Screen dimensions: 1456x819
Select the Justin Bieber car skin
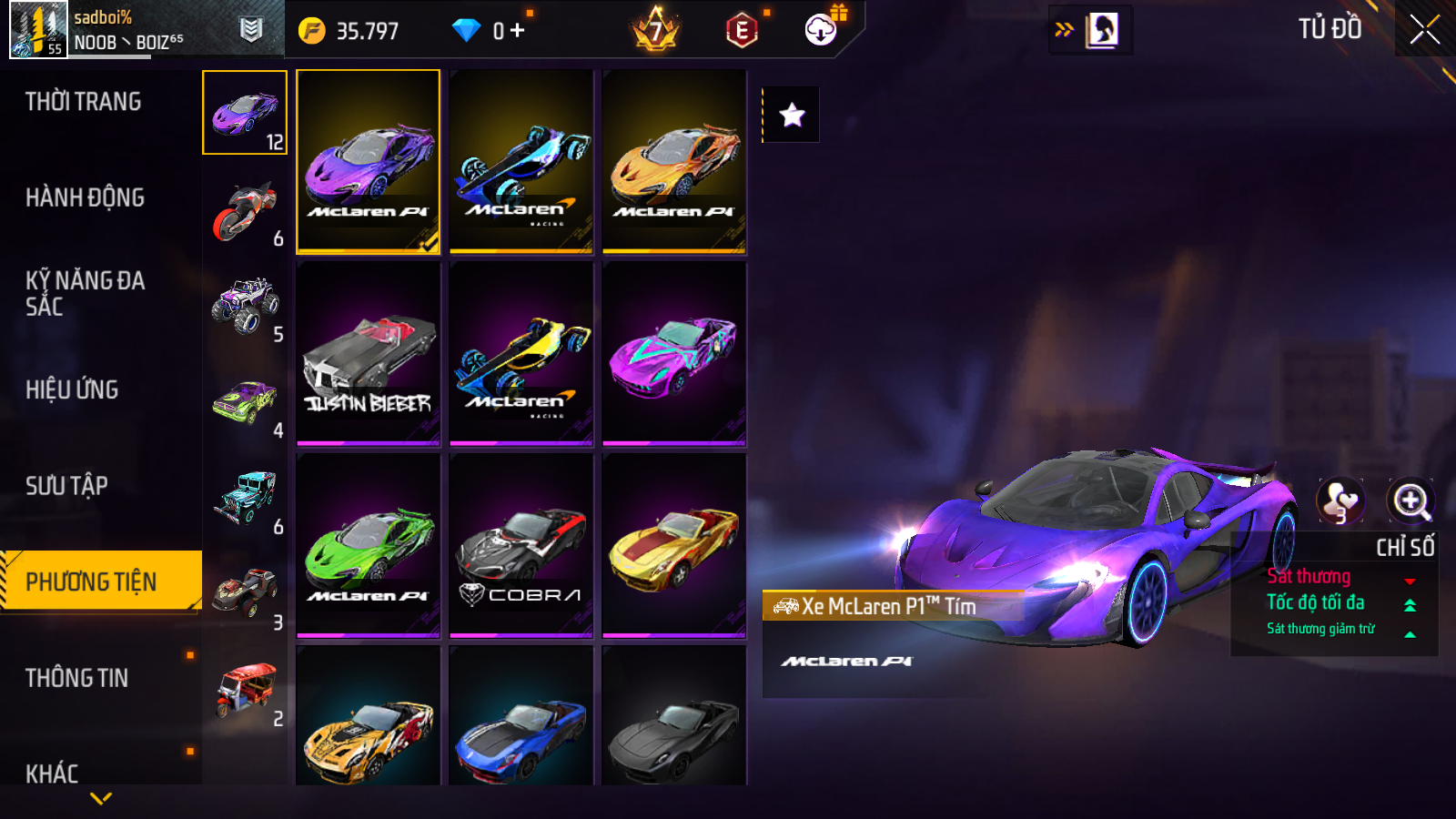click(x=369, y=354)
